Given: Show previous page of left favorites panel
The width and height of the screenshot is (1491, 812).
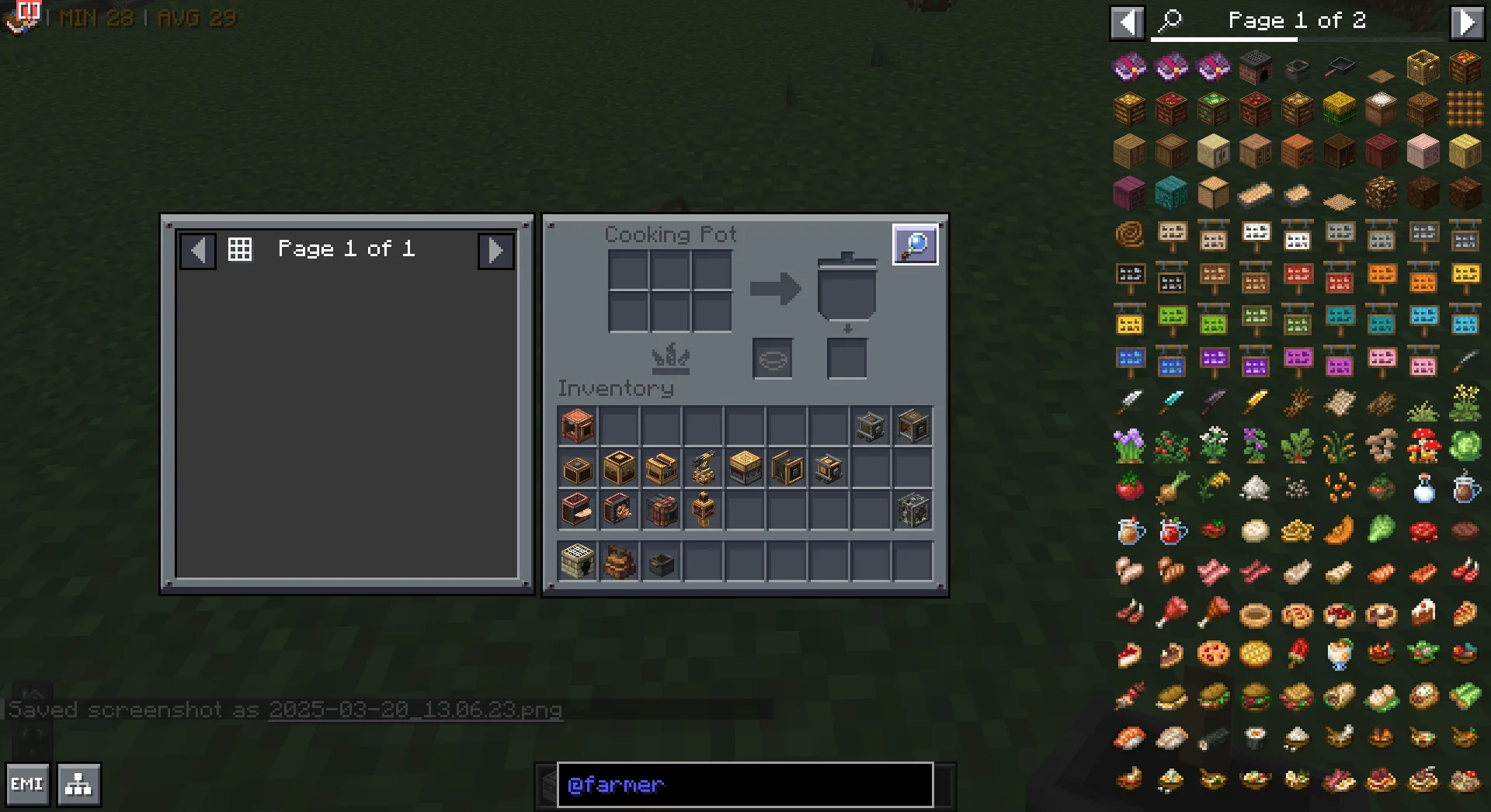Looking at the screenshot, I should click(x=198, y=250).
